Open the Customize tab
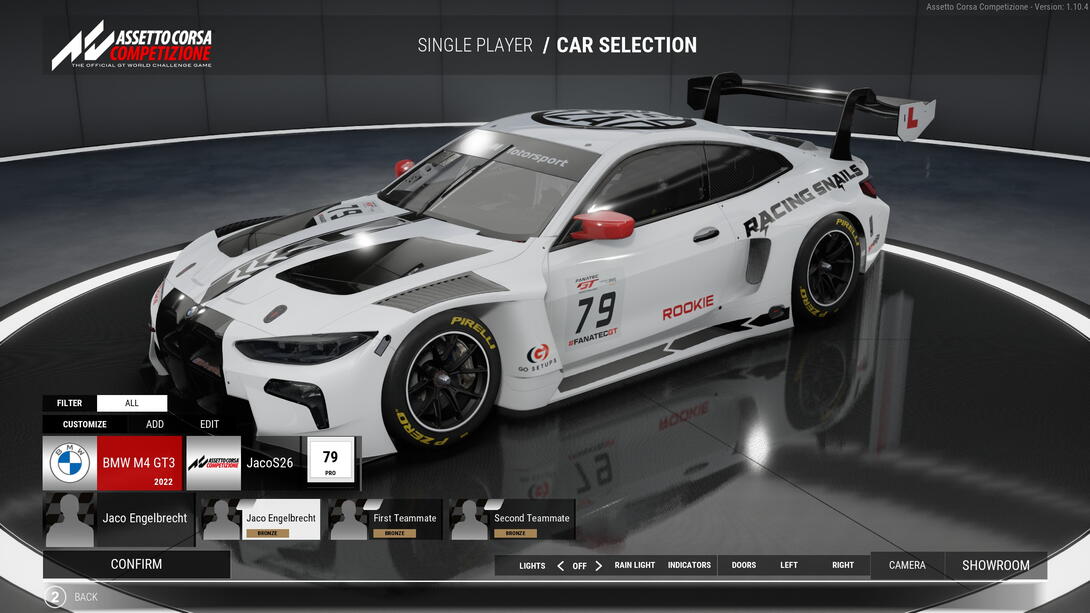Viewport: 1090px width, 613px height. coord(85,424)
